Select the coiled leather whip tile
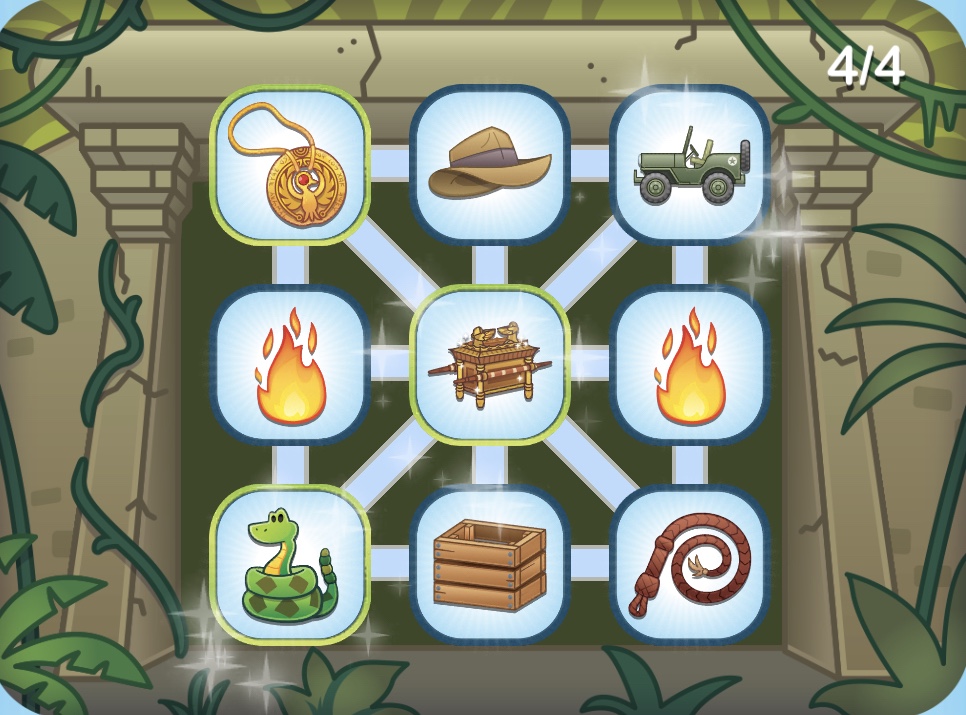966x715 pixels. point(690,565)
